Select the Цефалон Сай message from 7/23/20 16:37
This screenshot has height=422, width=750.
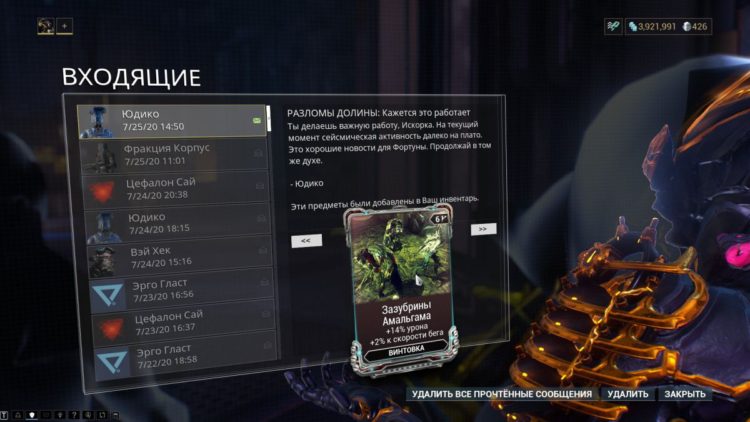(172, 323)
